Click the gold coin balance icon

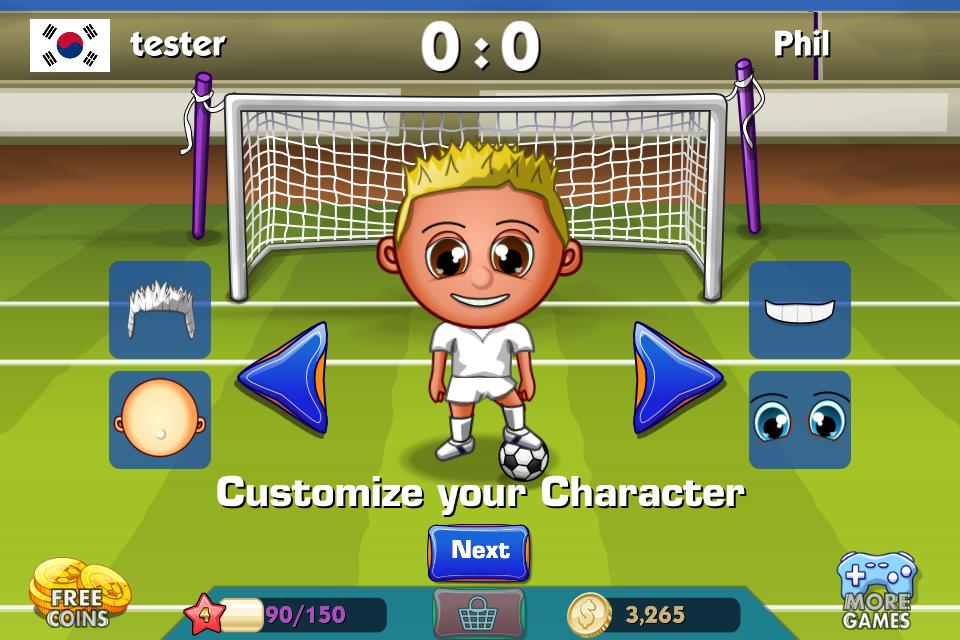click(x=589, y=614)
